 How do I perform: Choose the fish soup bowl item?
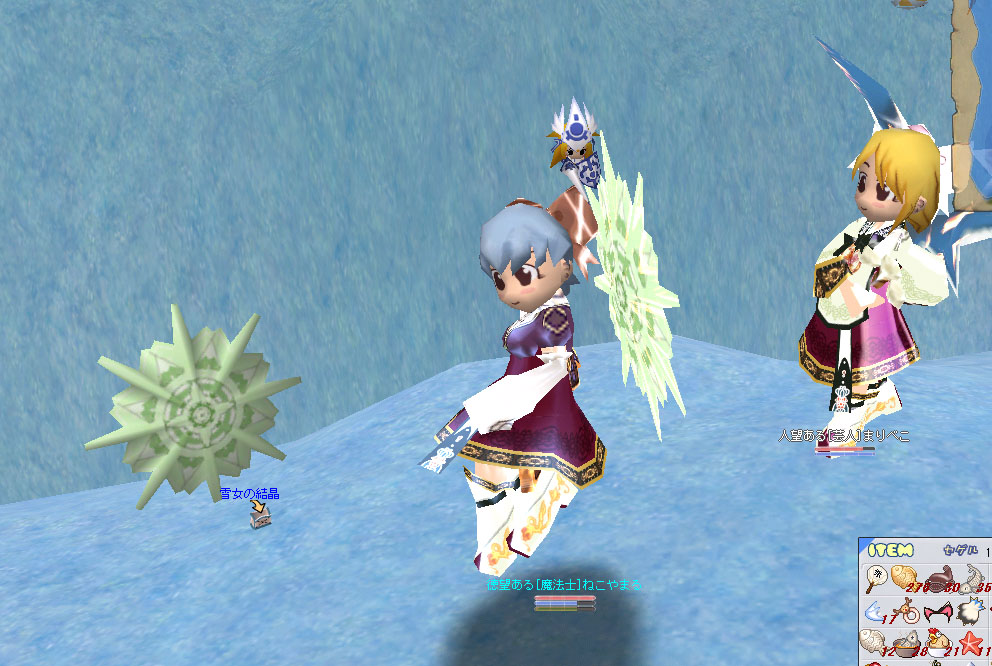click(x=908, y=643)
